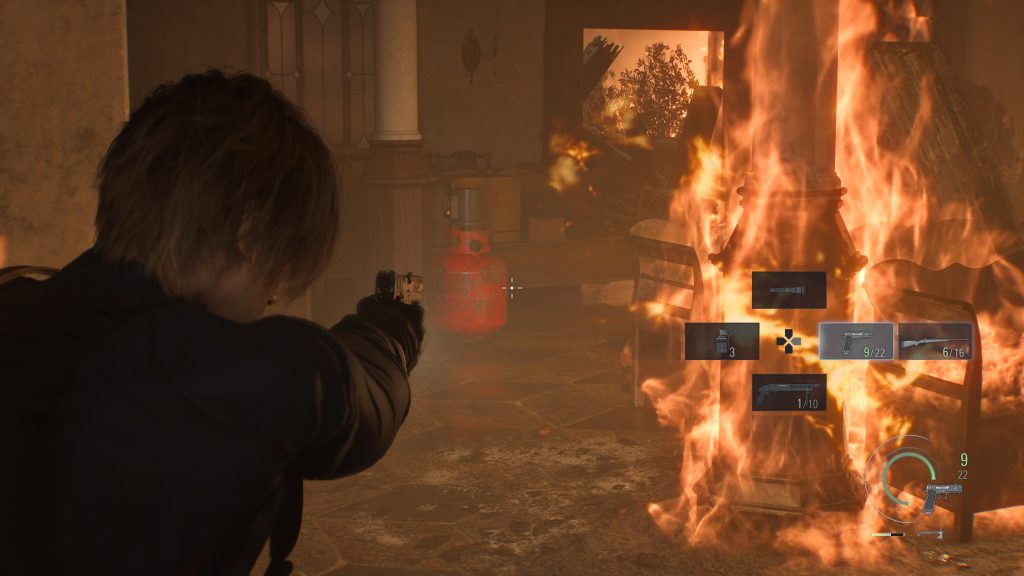Select the handgun slot showing 9/22
The width and height of the screenshot is (1024, 576).
pos(856,341)
